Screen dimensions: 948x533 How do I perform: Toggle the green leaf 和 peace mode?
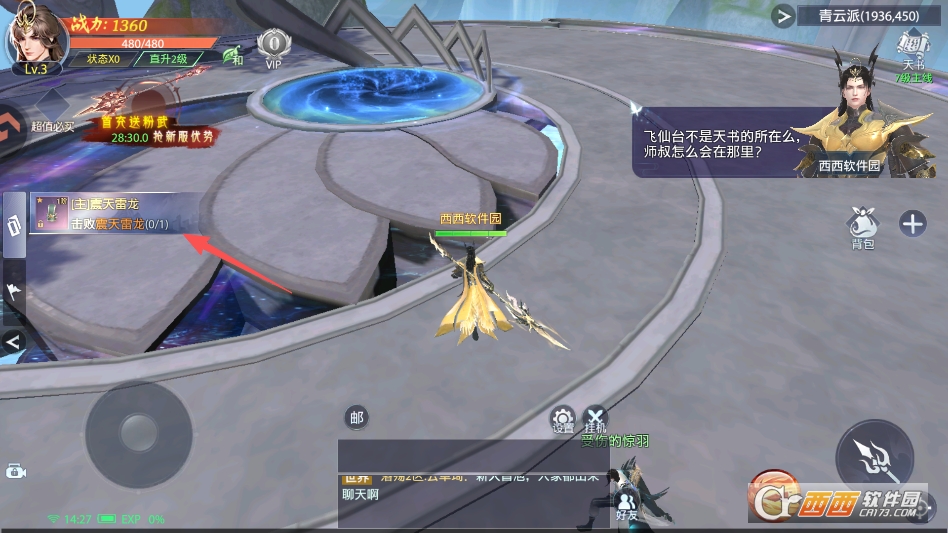234,56
